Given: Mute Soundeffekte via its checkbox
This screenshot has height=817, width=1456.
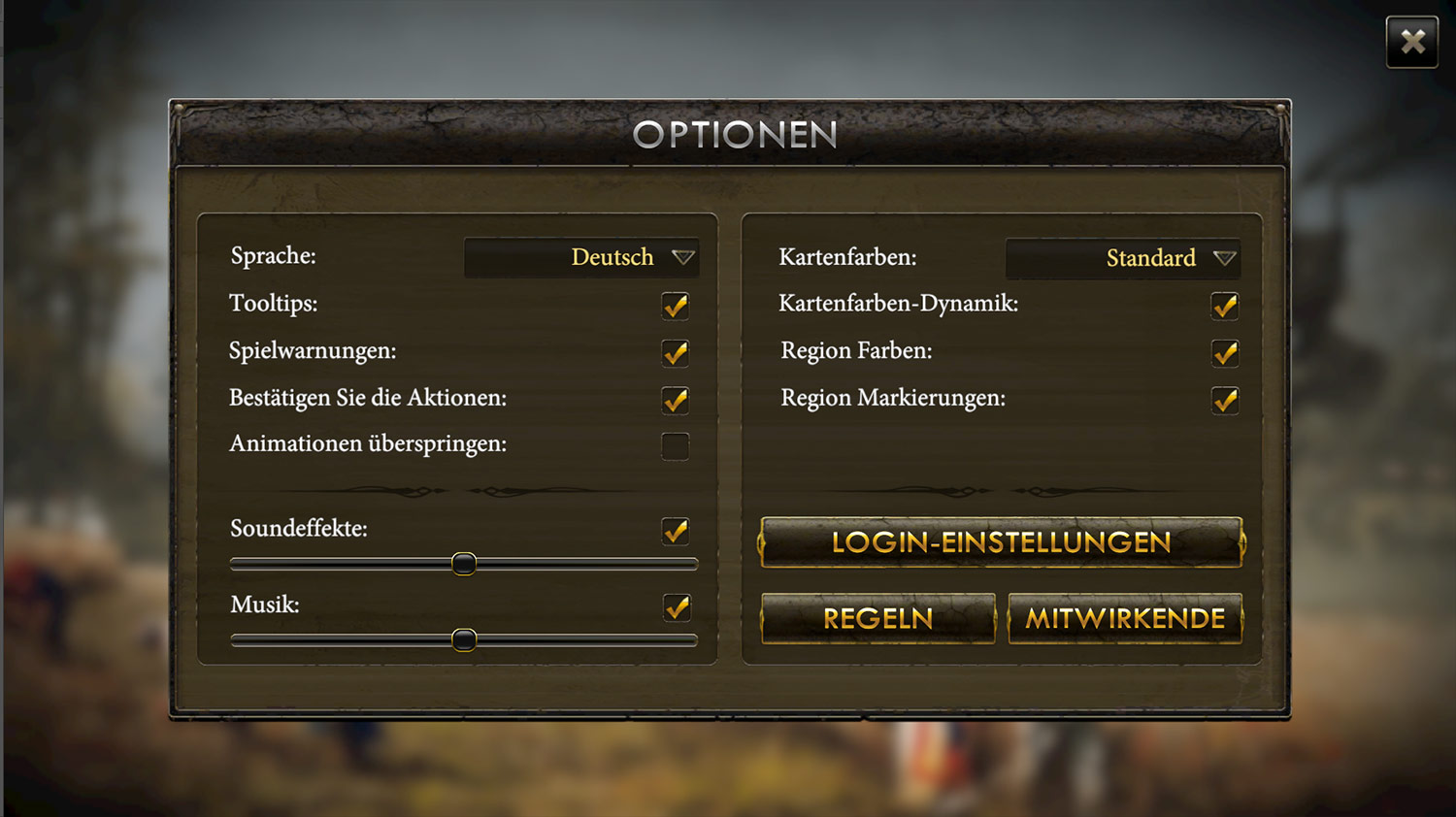Looking at the screenshot, I should pos(675,531).
